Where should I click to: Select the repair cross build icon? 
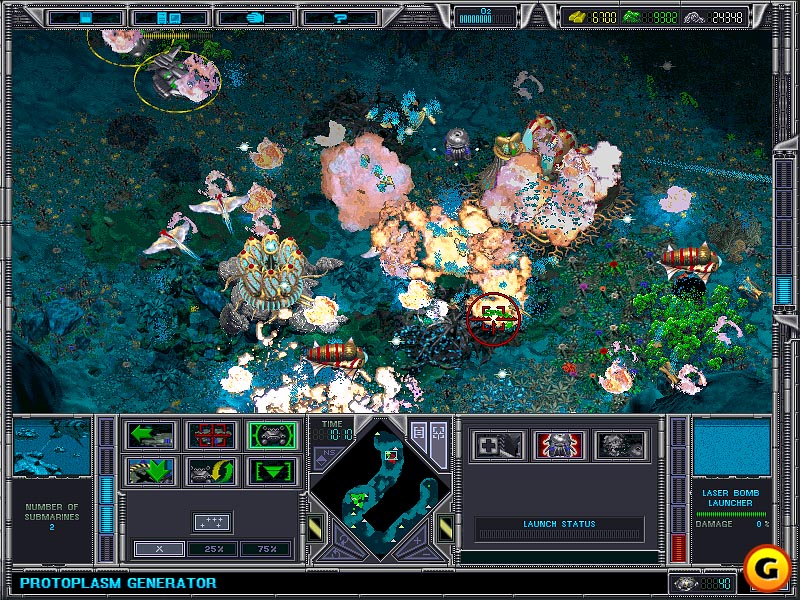497,445
